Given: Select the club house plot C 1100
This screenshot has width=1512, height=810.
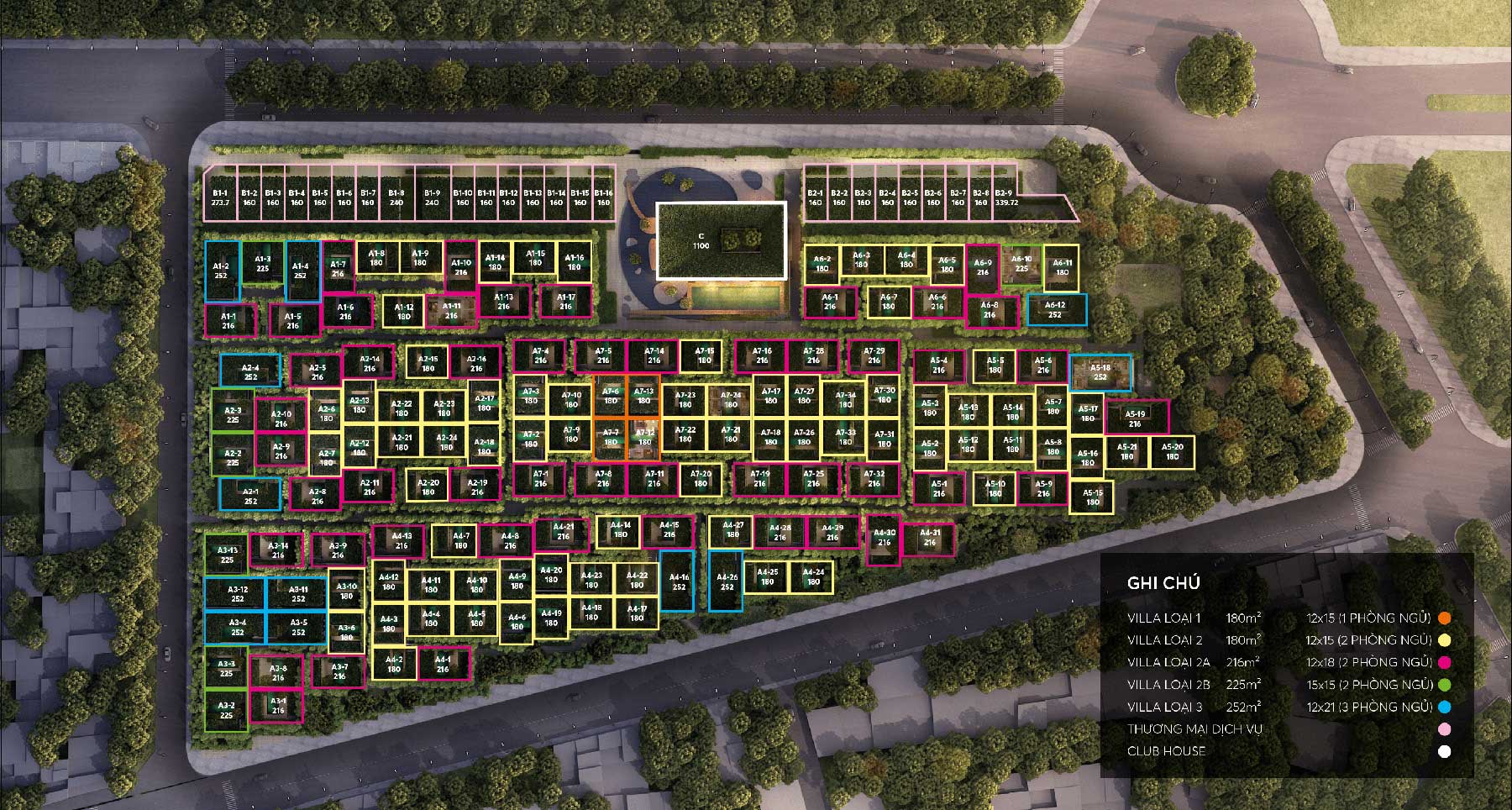Looking at the screenshot, I should (x=721, y=240).
